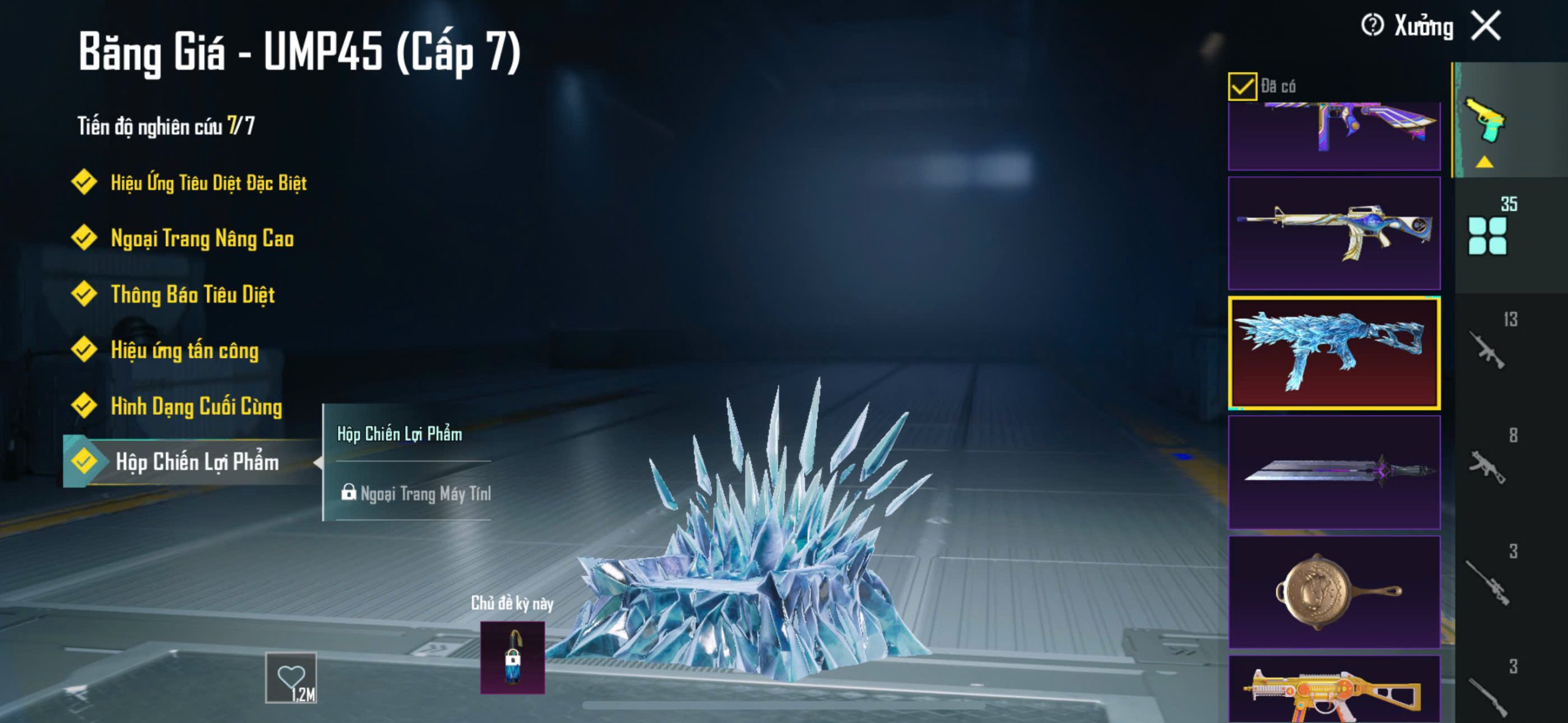Select Hiệu ứng tấn công upgrade
The image size is (1568, 723).
[x=184, y=350]
